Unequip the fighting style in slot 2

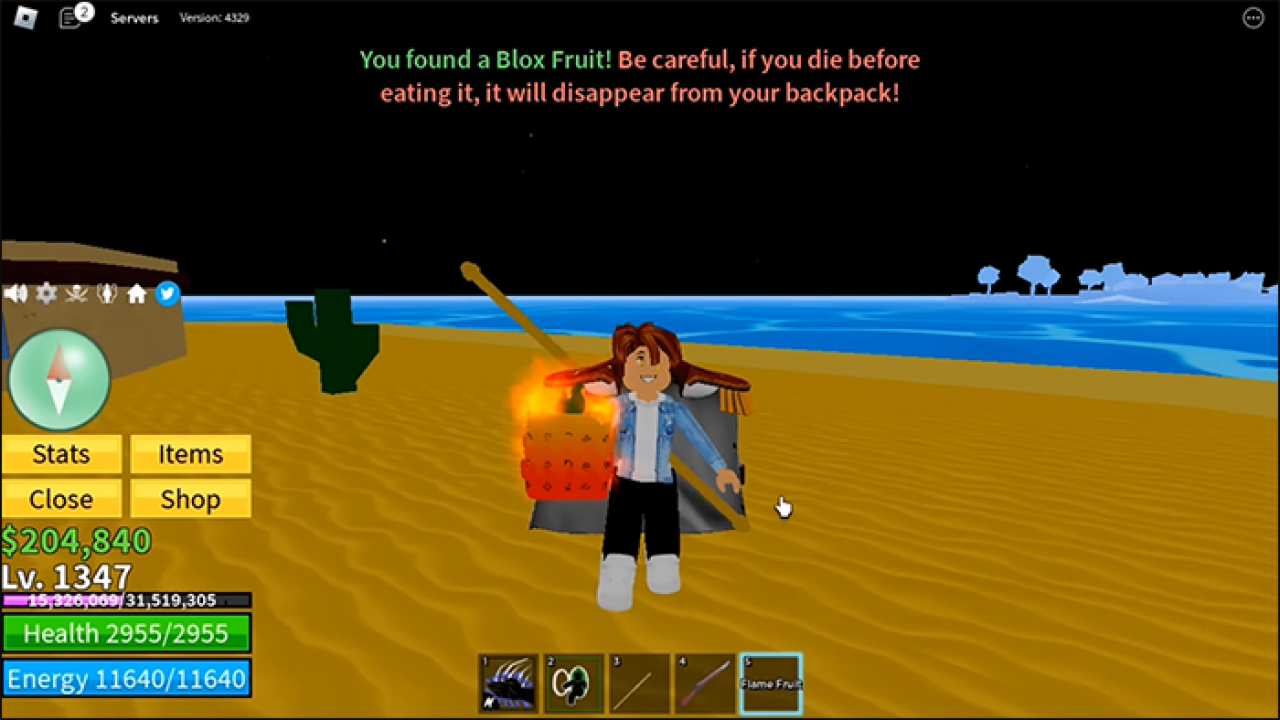[x=573, y=683]
